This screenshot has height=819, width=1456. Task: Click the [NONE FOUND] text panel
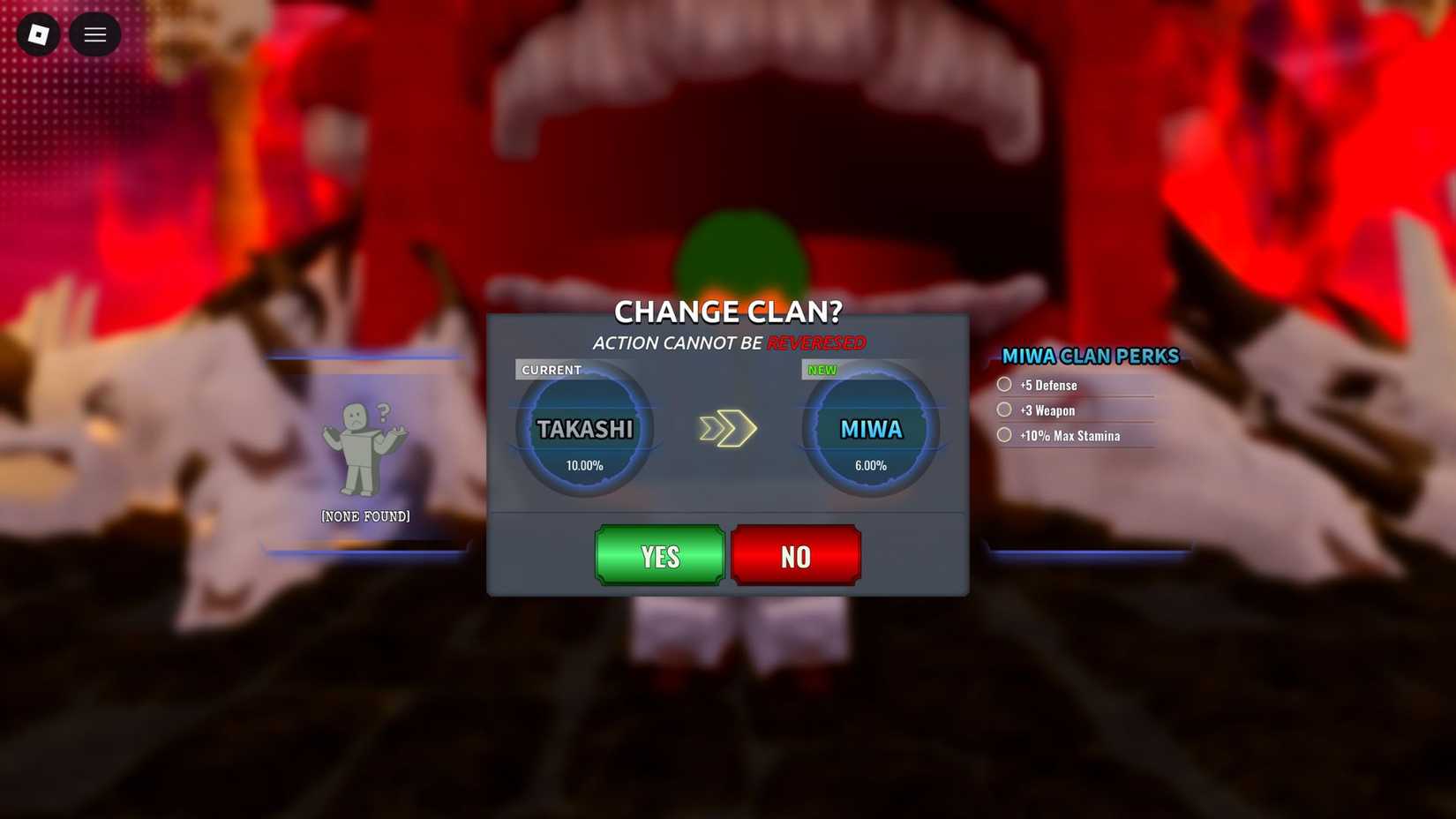point(365,516)
